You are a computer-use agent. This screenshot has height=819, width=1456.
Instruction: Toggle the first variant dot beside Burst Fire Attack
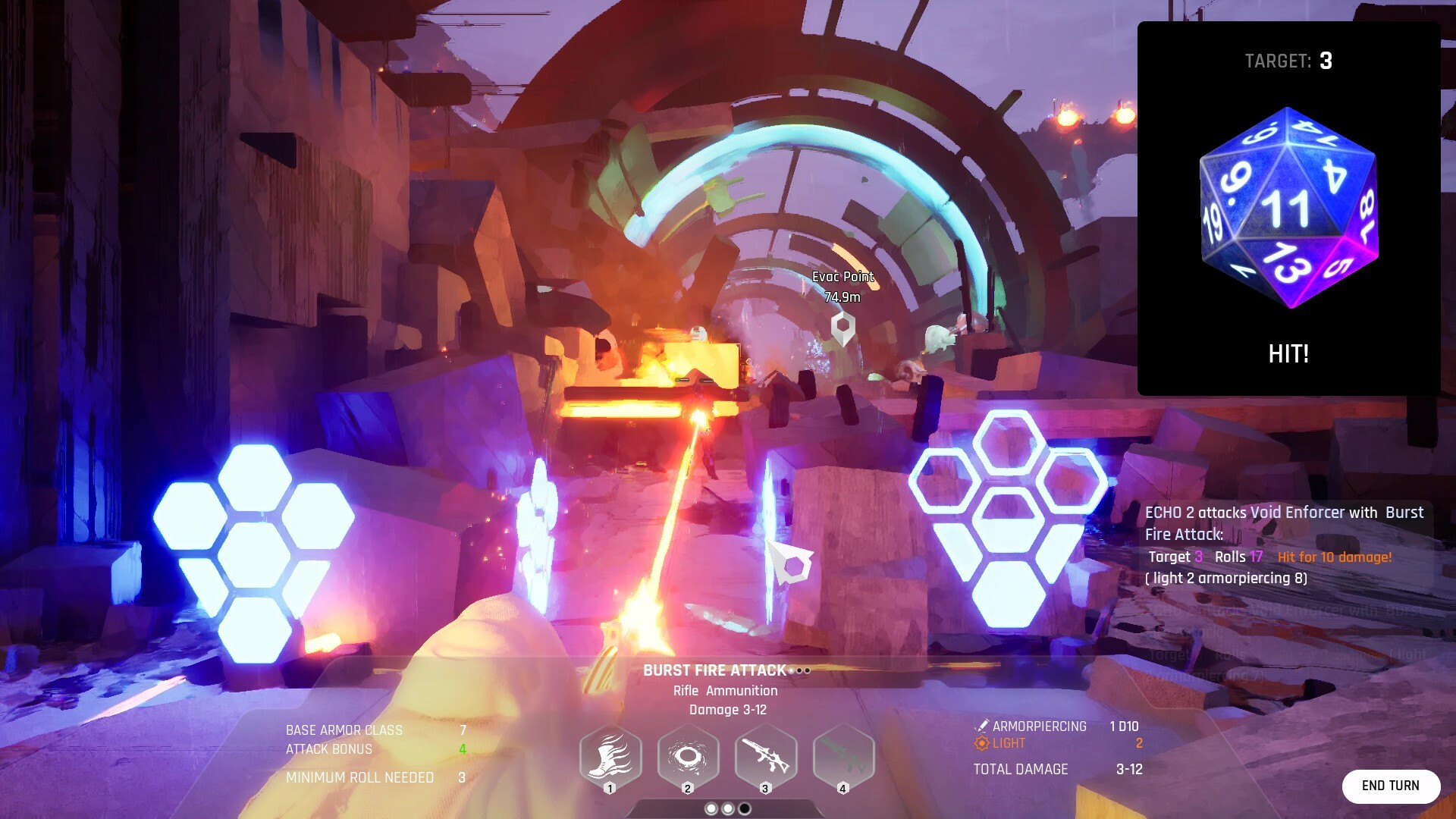[x=792, y=670]
